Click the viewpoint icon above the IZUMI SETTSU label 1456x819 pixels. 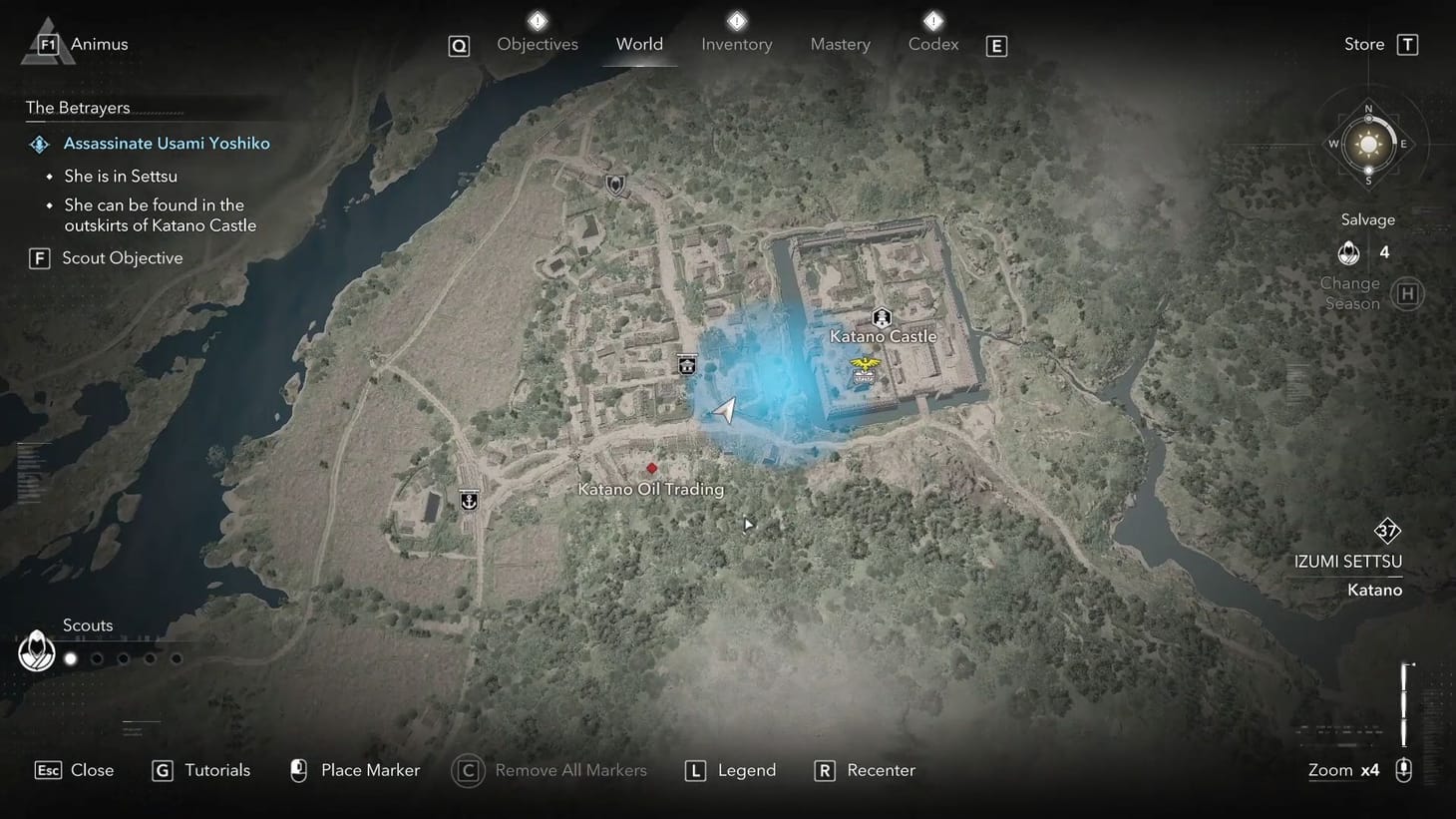click(x=1387, y=531)
